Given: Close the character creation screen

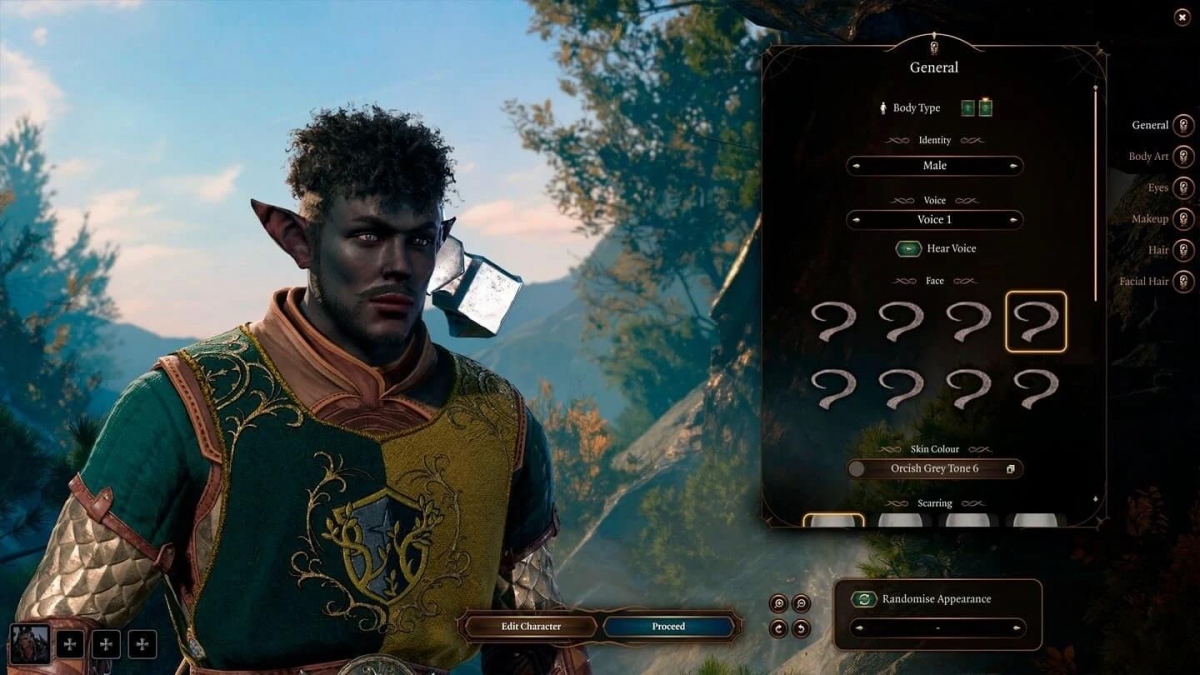Looking at the screenshot, I should (x=1182, y=16).
